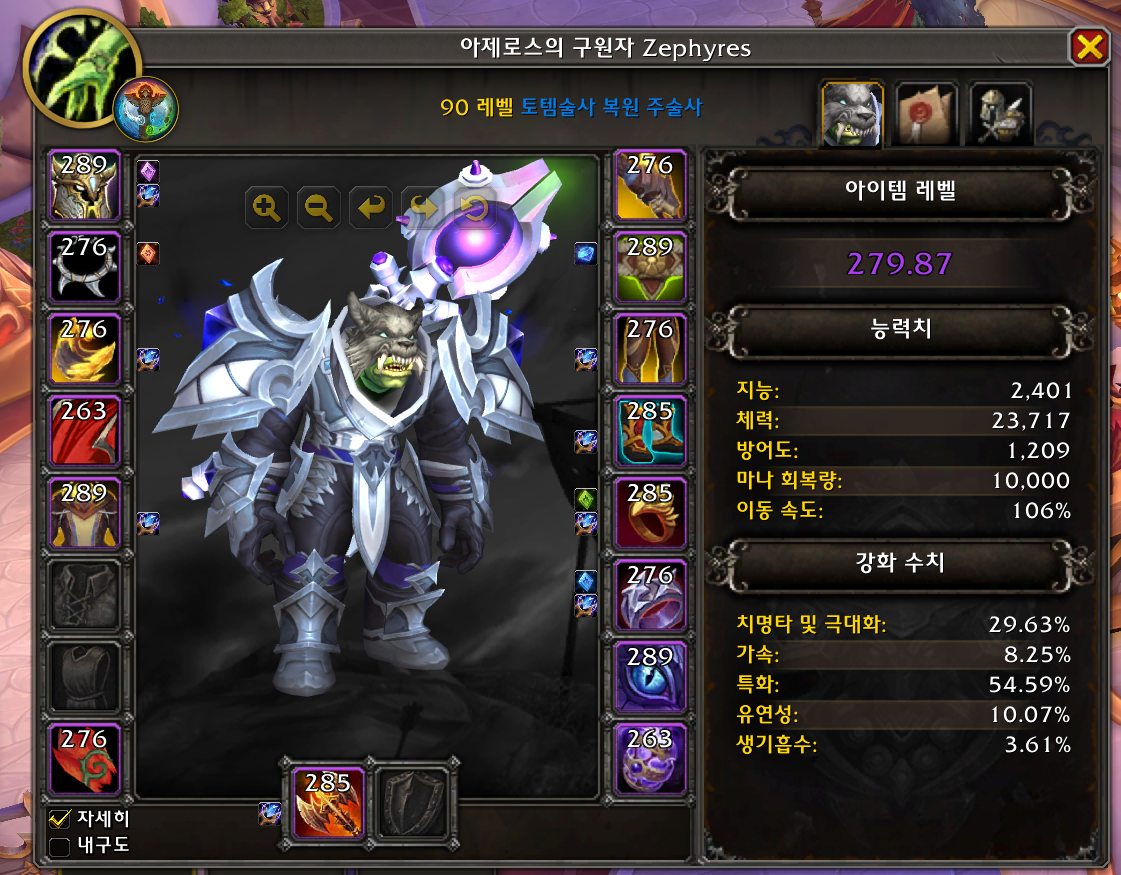
Task: Zoom out the character model view
Action: [x=319, y=208]
